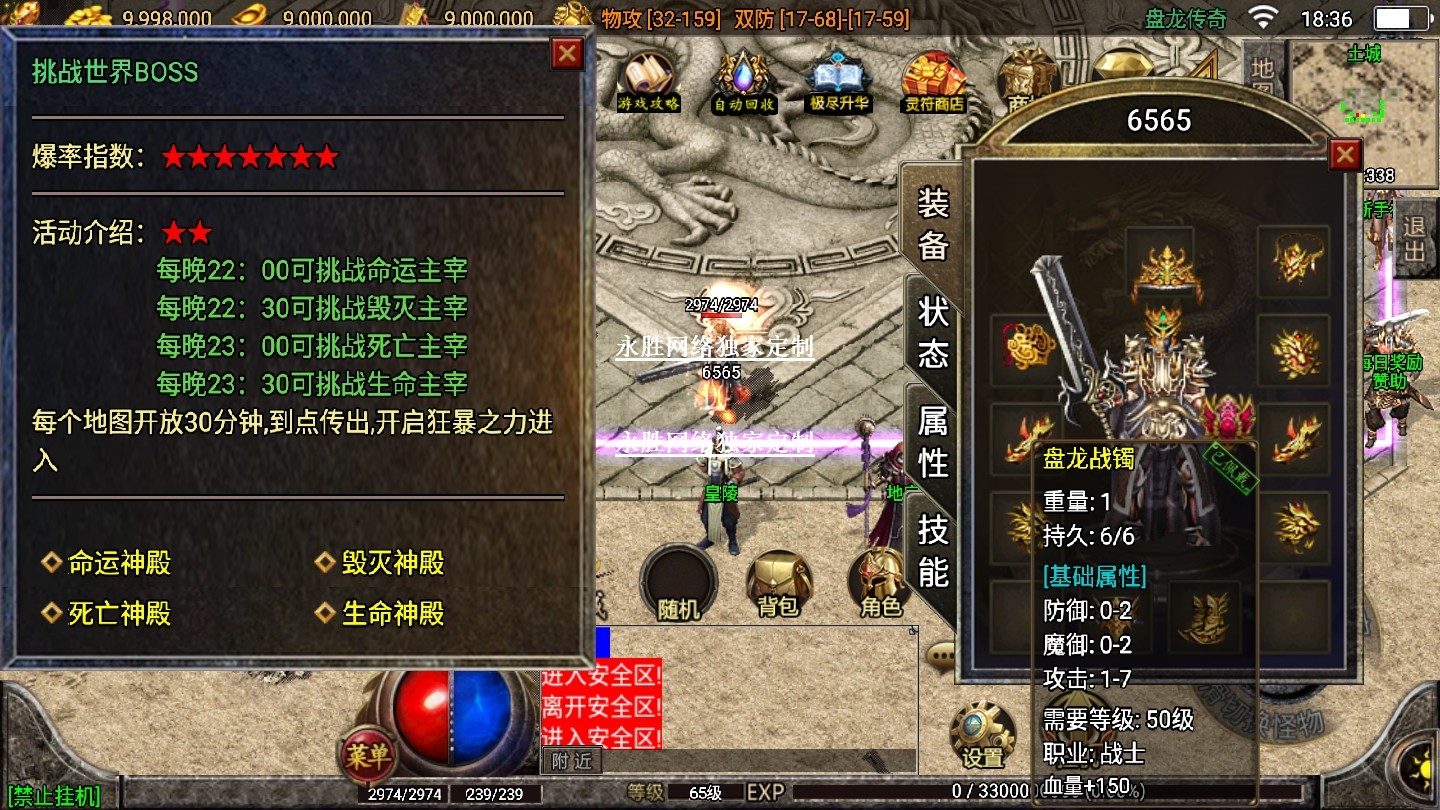
Task: View the 技能 tab
Action: pos(933,549)
